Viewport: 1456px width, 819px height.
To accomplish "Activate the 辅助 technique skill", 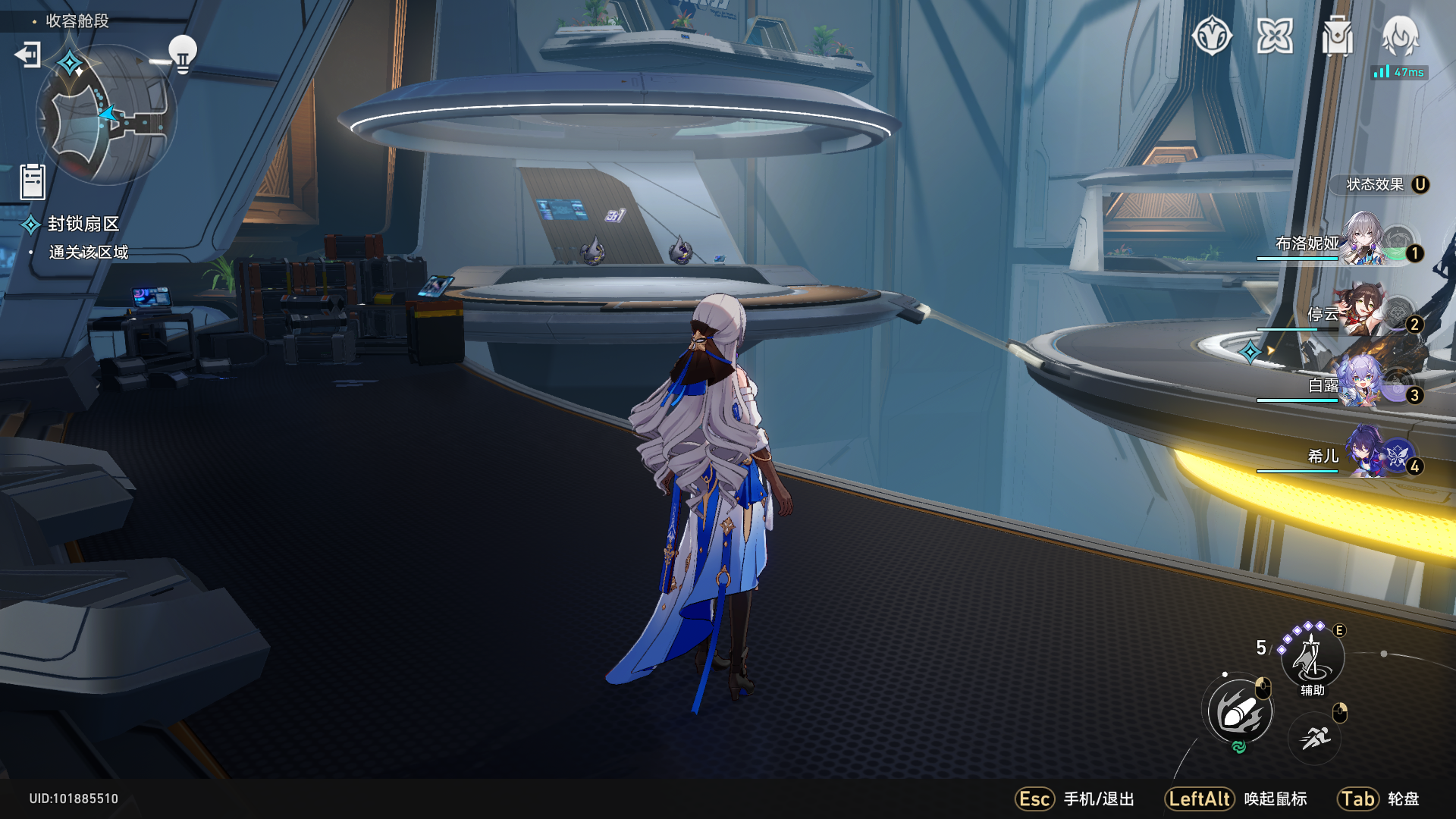I will (1312, 657).
